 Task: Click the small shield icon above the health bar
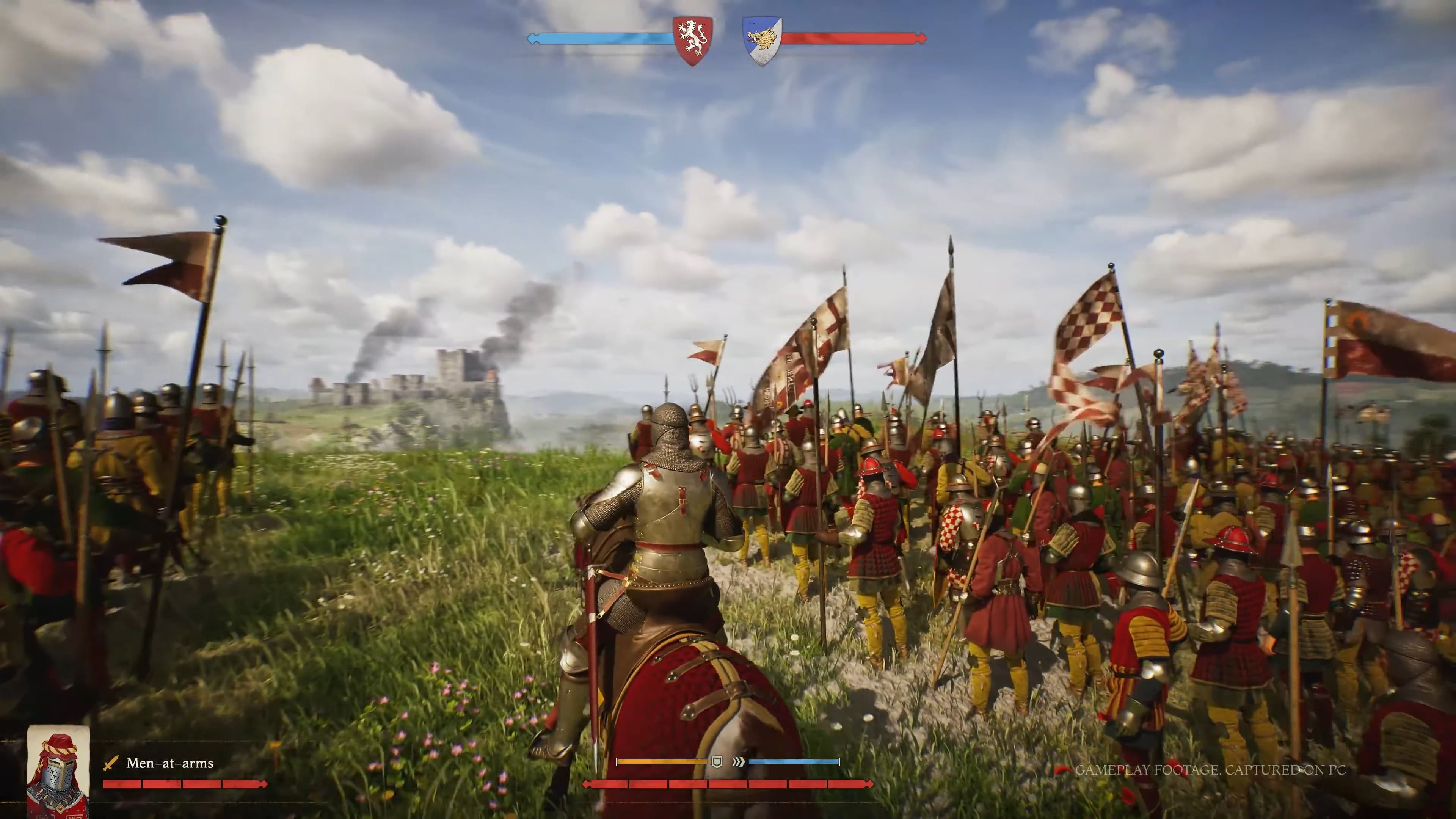[x=717, y=762]
